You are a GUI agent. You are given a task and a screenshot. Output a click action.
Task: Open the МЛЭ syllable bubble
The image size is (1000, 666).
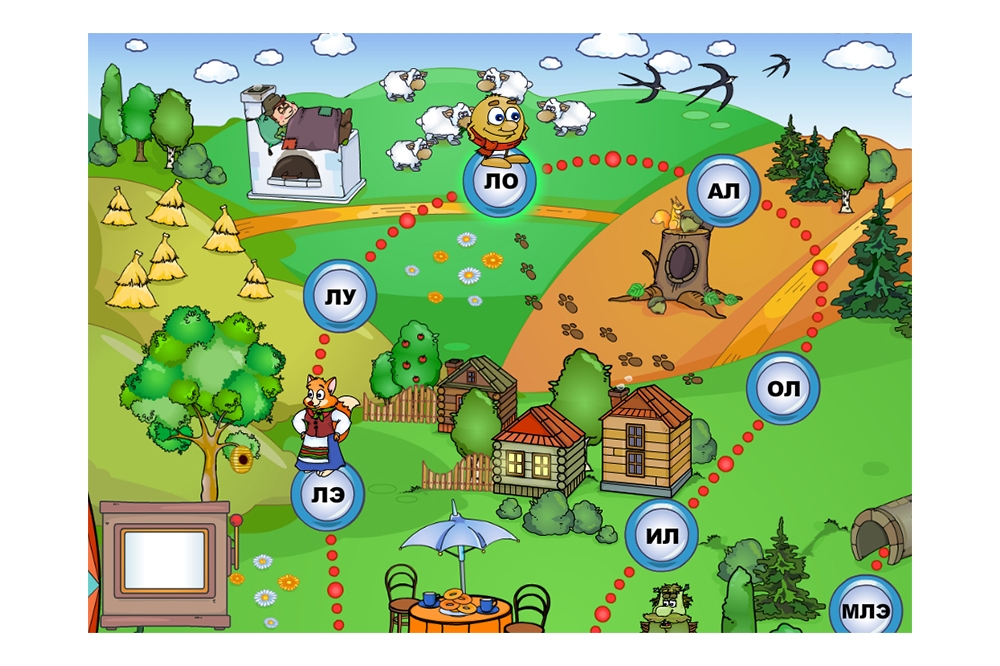coord(865,608)
